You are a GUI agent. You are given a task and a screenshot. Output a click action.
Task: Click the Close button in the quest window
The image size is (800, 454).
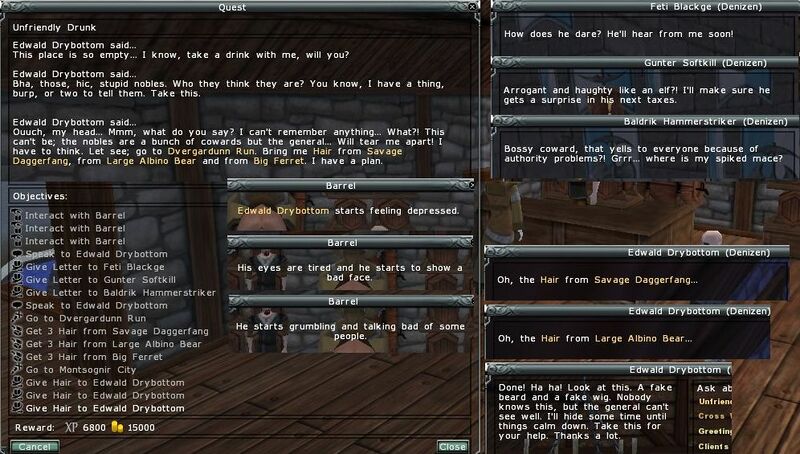tap(452, 446)
